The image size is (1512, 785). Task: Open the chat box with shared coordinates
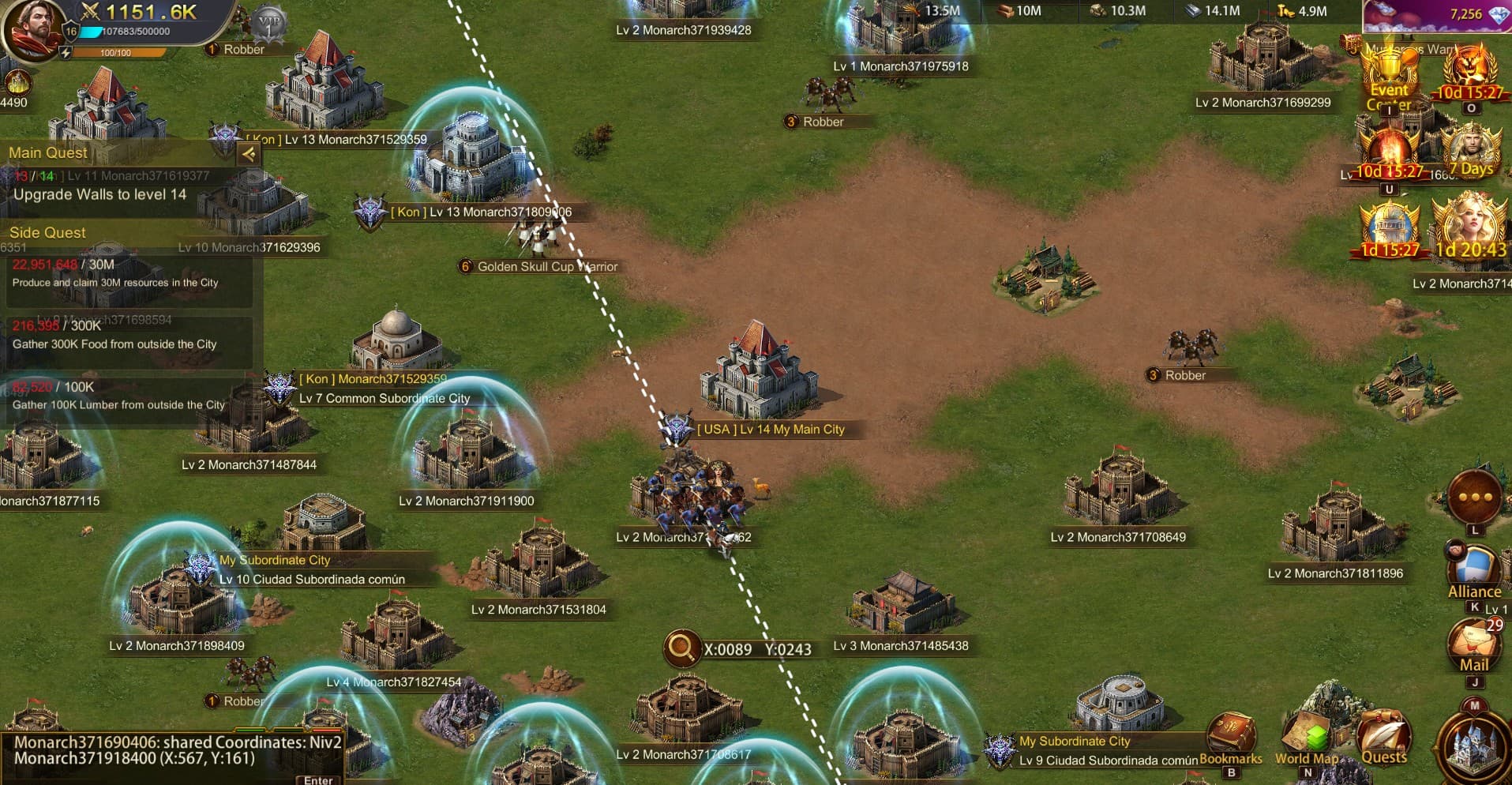click(178, 751)
